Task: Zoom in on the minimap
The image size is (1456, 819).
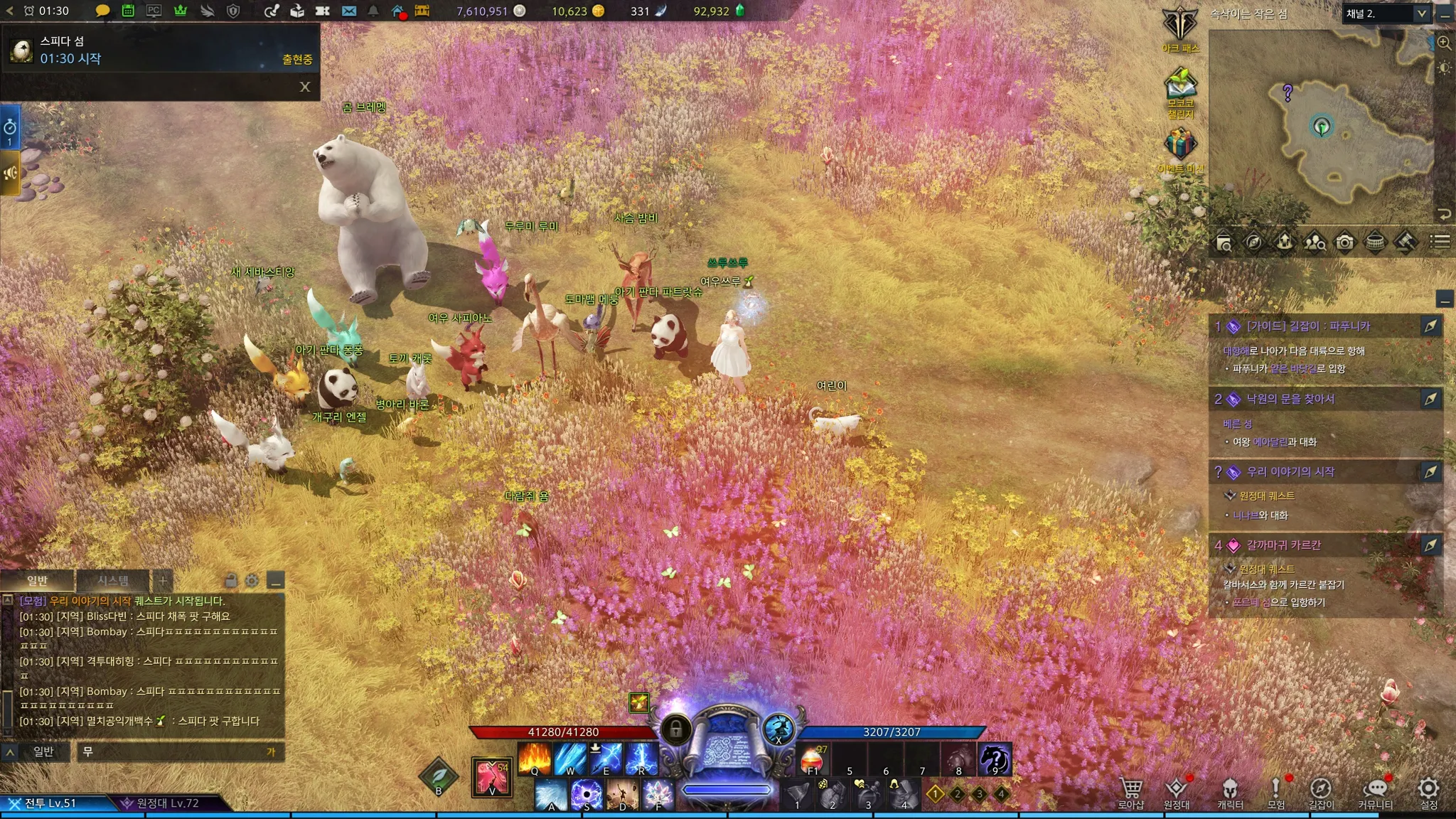Action: (1444, 43)
